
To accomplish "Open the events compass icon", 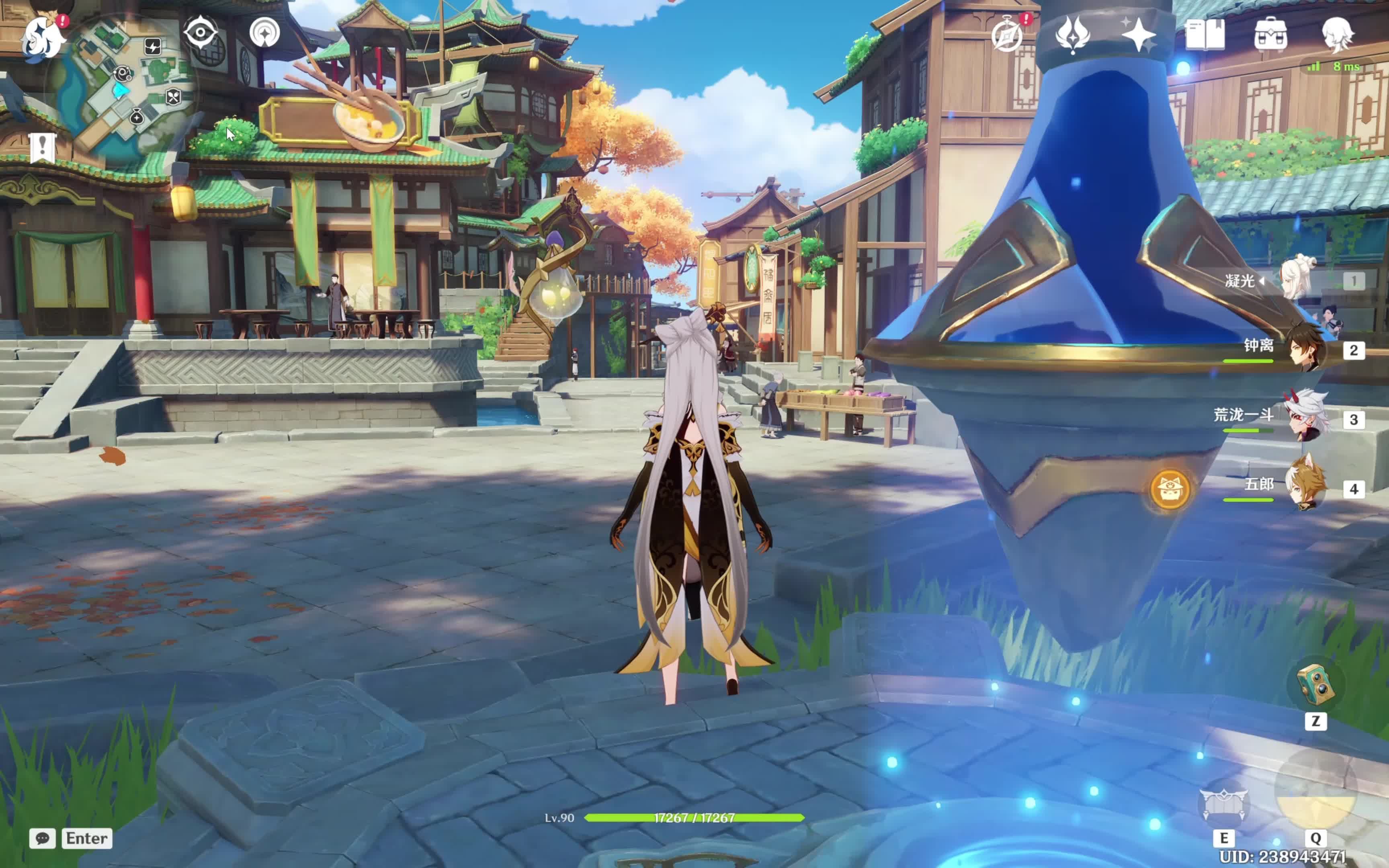I will [1007, 35].
